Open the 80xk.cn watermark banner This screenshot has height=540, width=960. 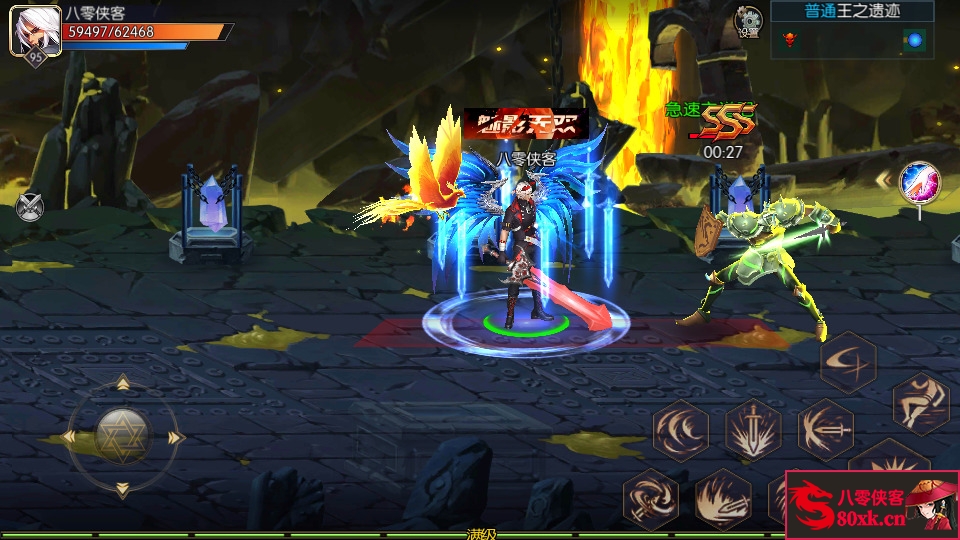coord(872,505)
